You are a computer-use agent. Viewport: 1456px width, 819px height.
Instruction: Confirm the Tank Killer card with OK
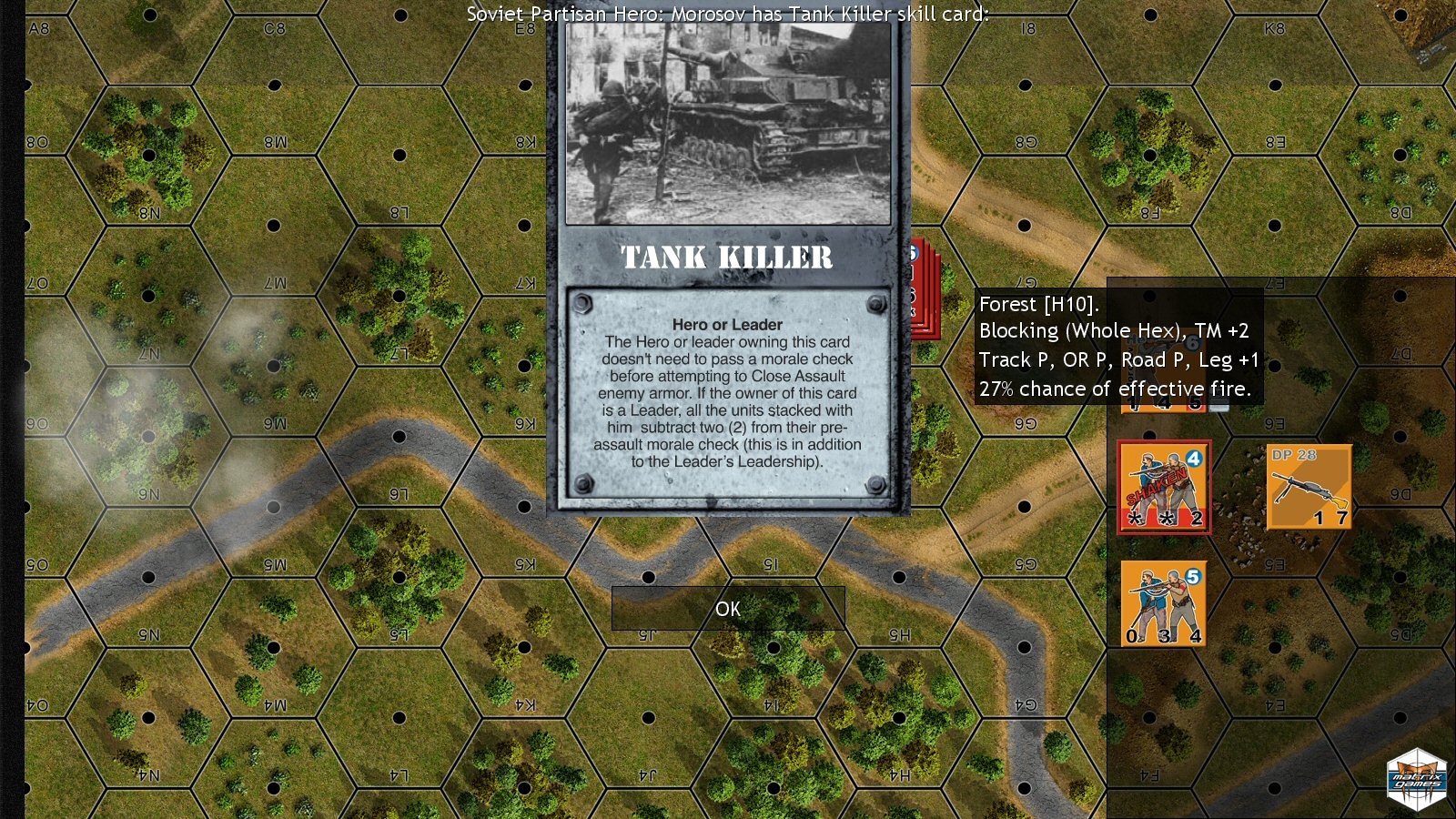pos(728,609)
